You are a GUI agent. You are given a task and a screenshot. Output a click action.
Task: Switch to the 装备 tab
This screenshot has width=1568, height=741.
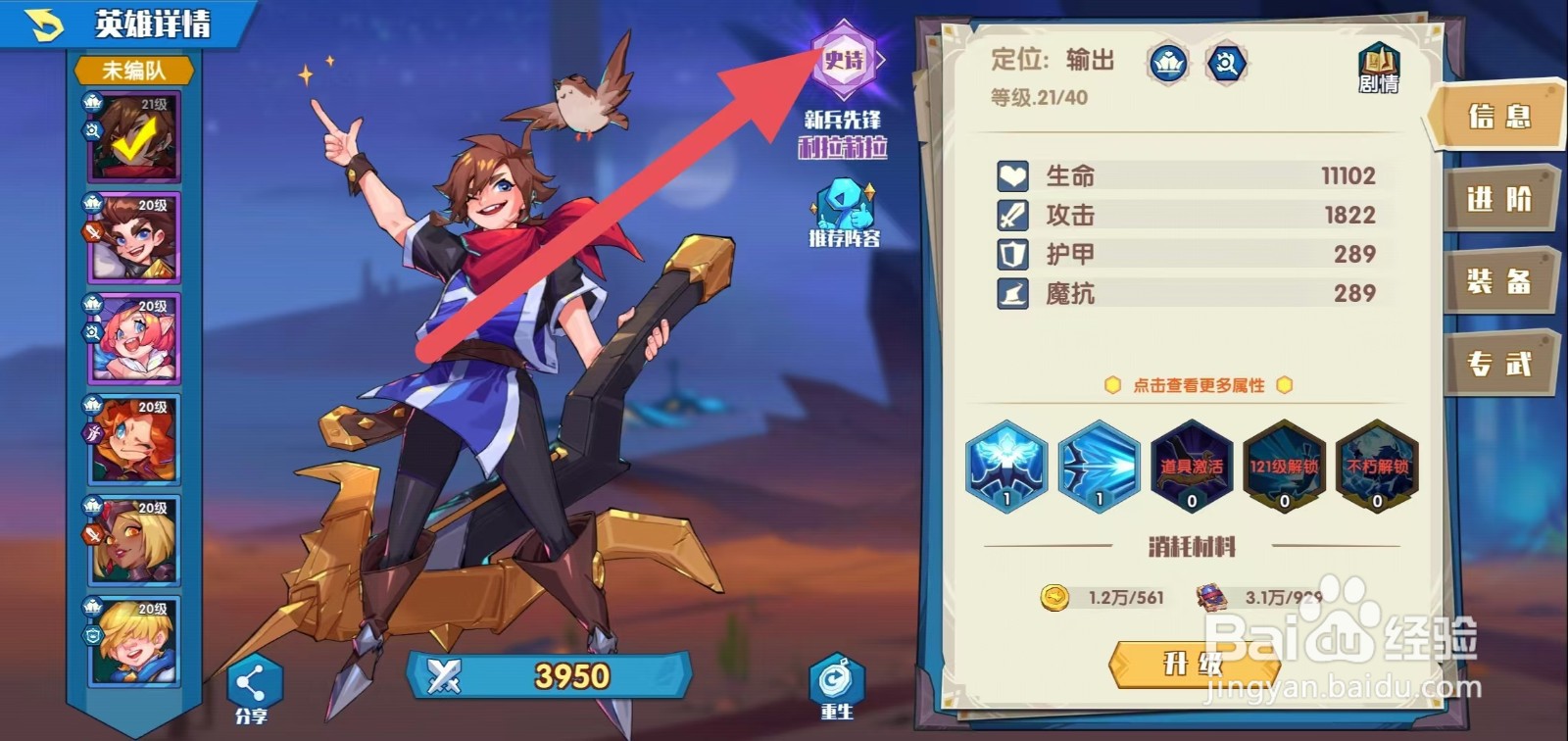click(1498, 281)
